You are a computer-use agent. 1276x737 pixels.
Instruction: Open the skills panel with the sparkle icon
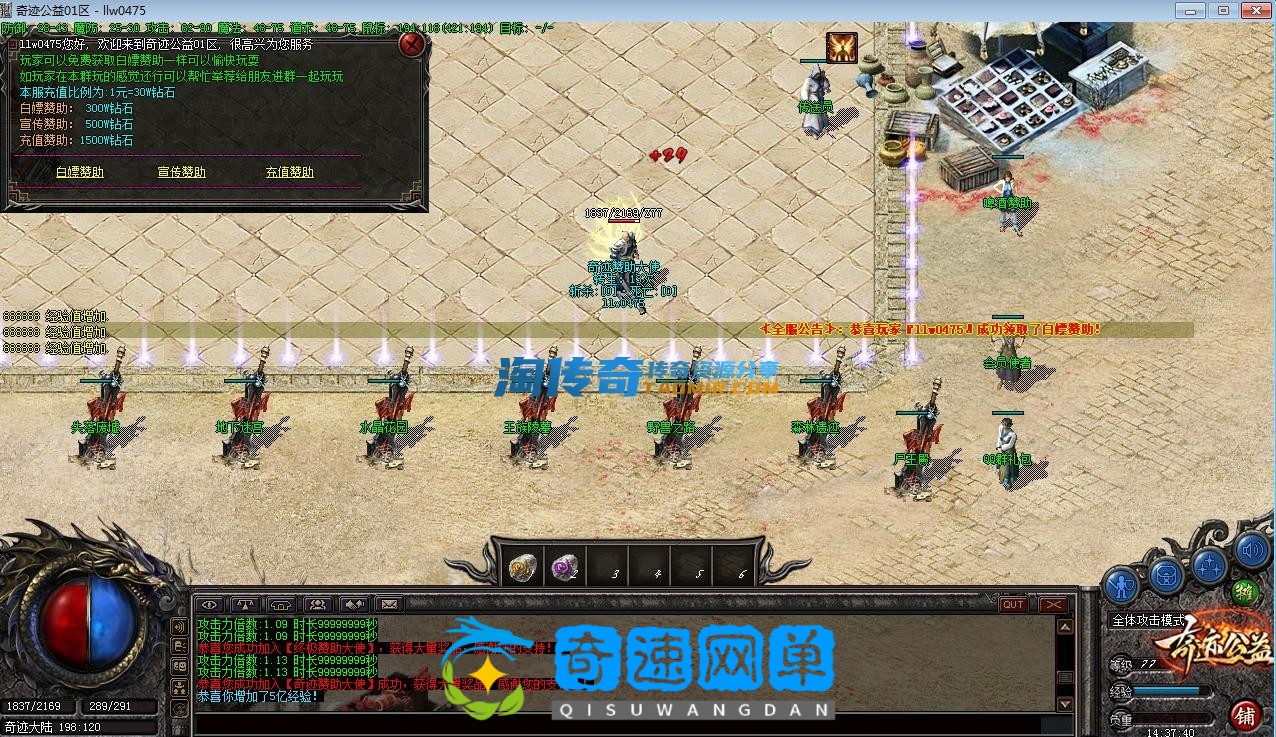(1209, 566)
